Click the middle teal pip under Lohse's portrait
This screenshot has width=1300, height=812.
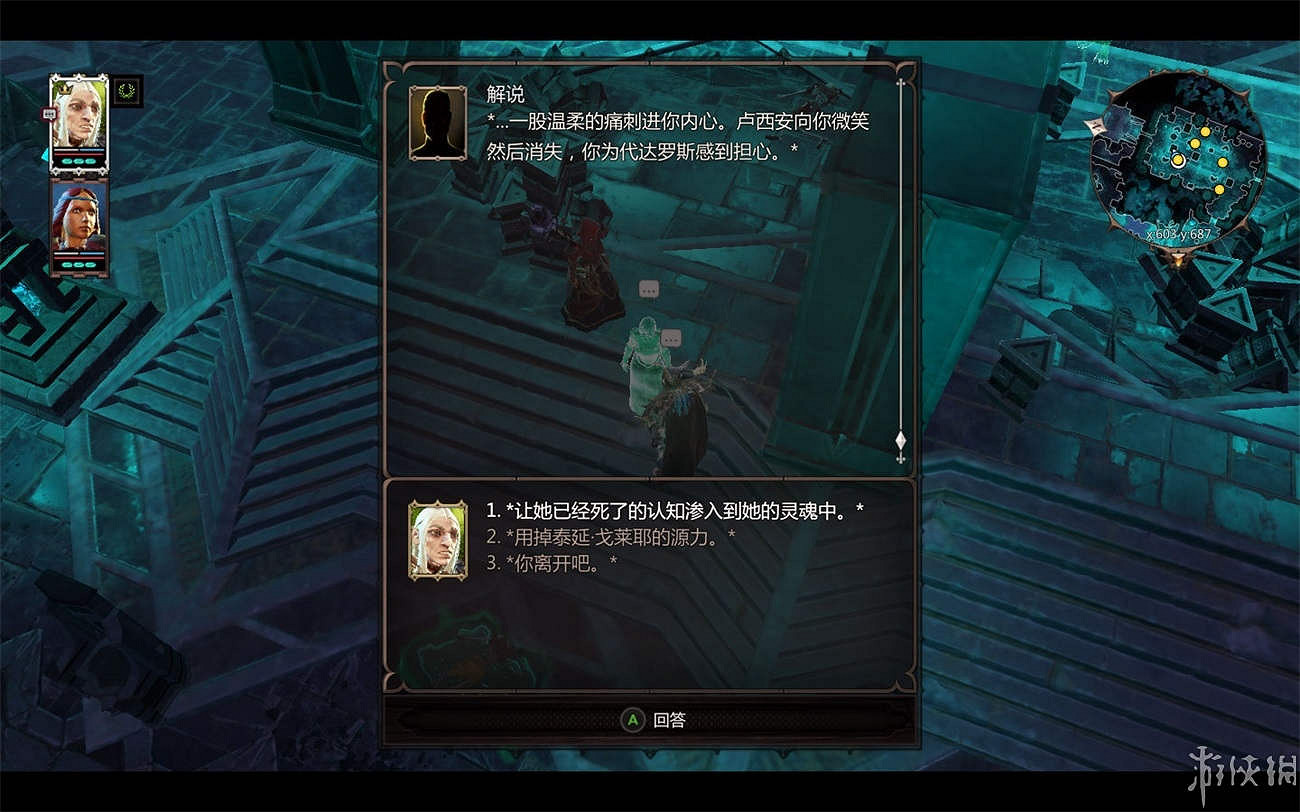point(78,265)
